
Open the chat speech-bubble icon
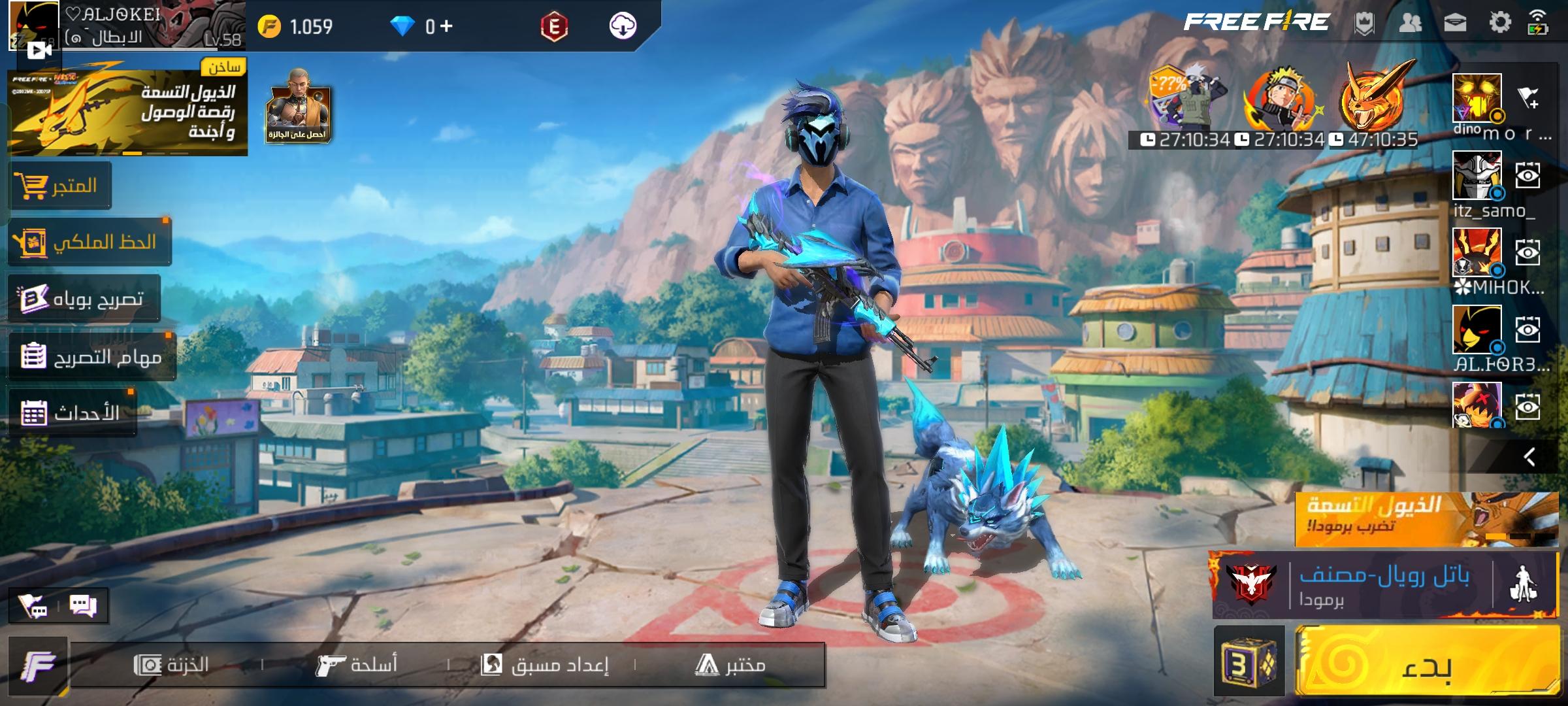click(x=83, y=606)
